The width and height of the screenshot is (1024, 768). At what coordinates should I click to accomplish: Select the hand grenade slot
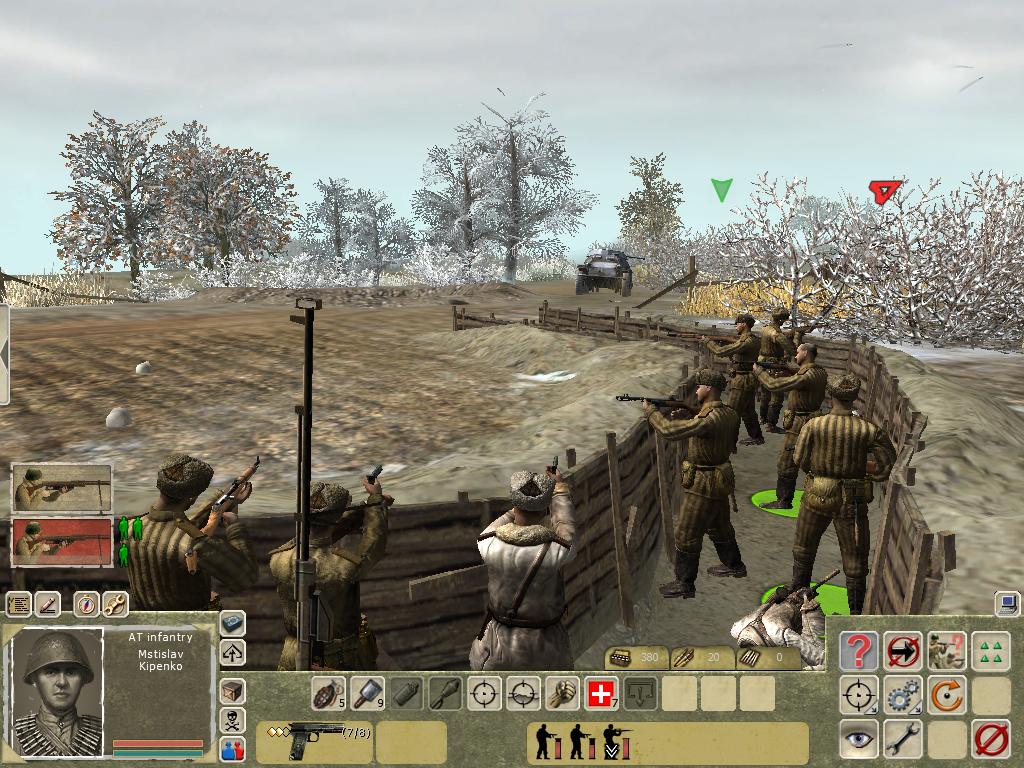point(327,693)
